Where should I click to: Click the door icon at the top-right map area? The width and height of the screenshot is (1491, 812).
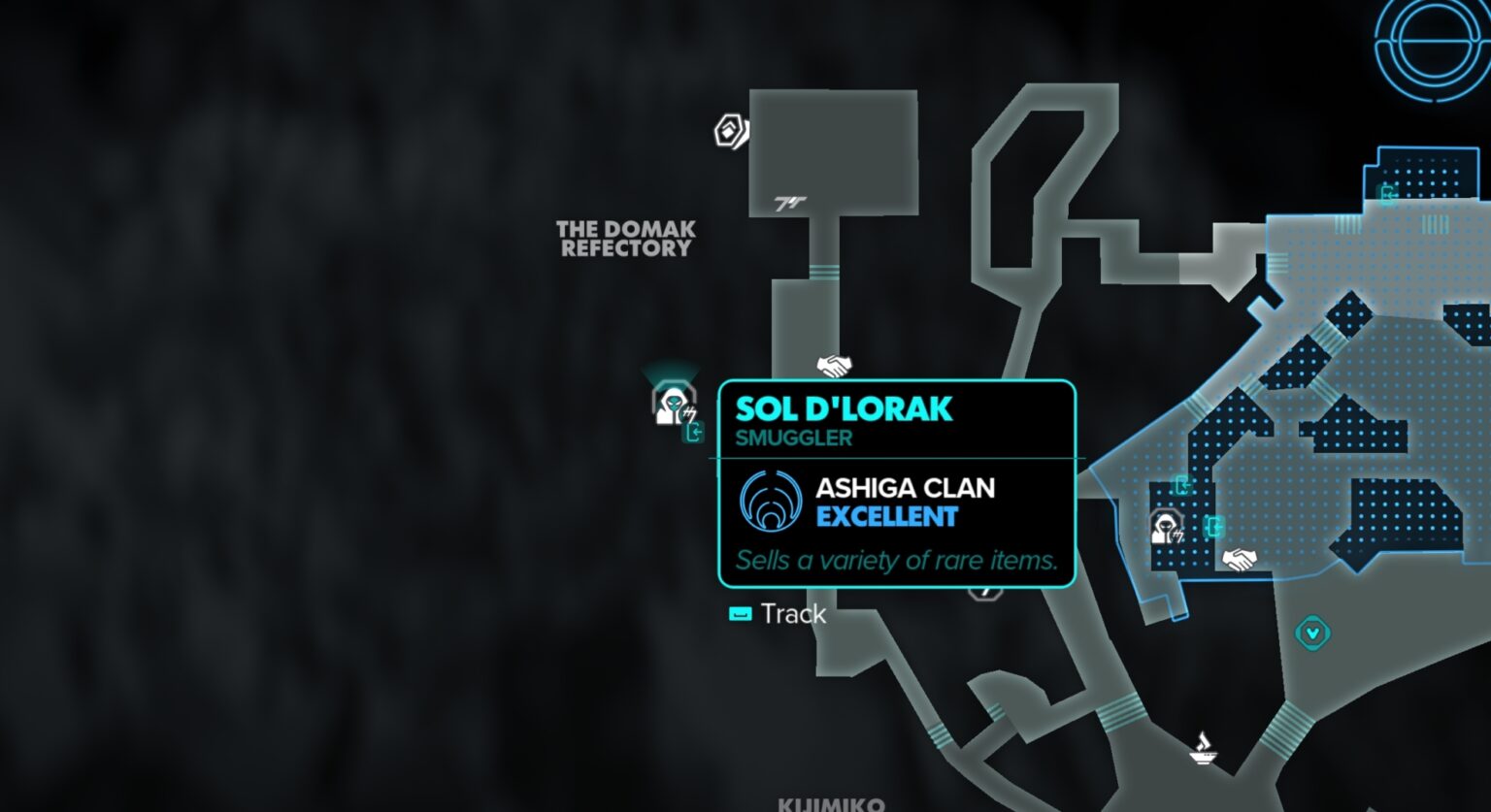1387,194
